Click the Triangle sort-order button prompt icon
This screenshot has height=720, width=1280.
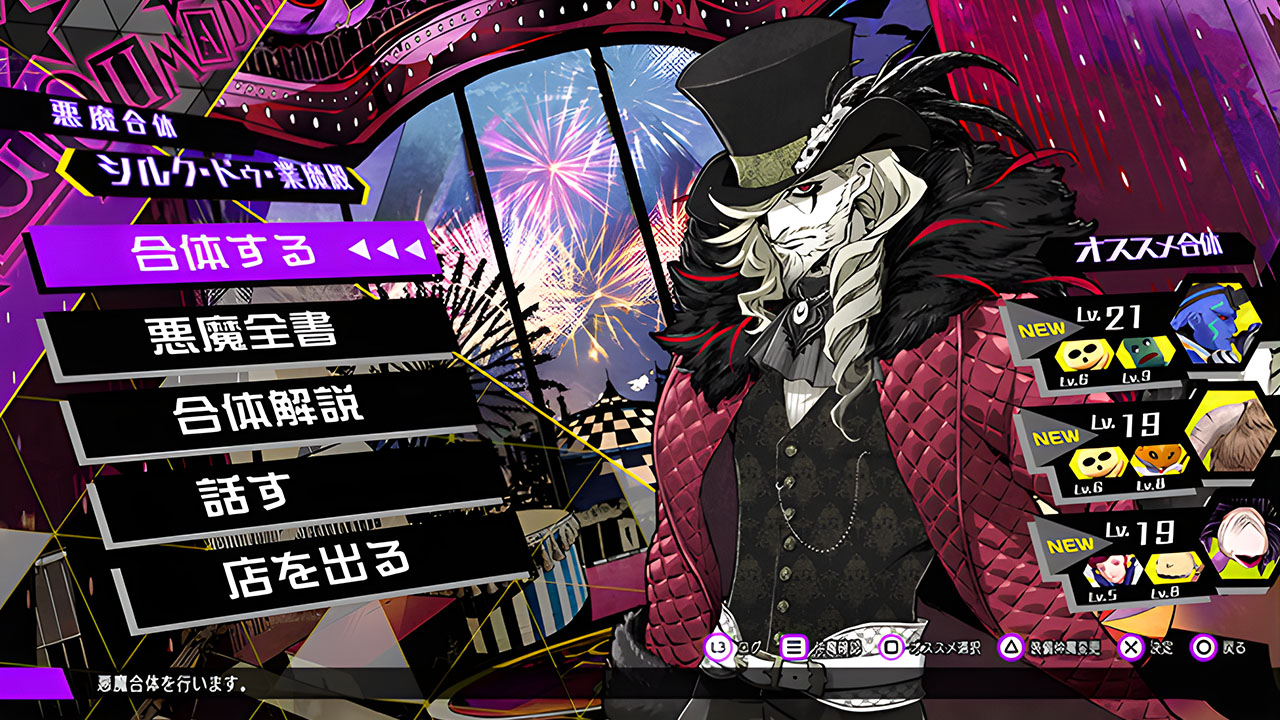click(x=1010, y=647)
